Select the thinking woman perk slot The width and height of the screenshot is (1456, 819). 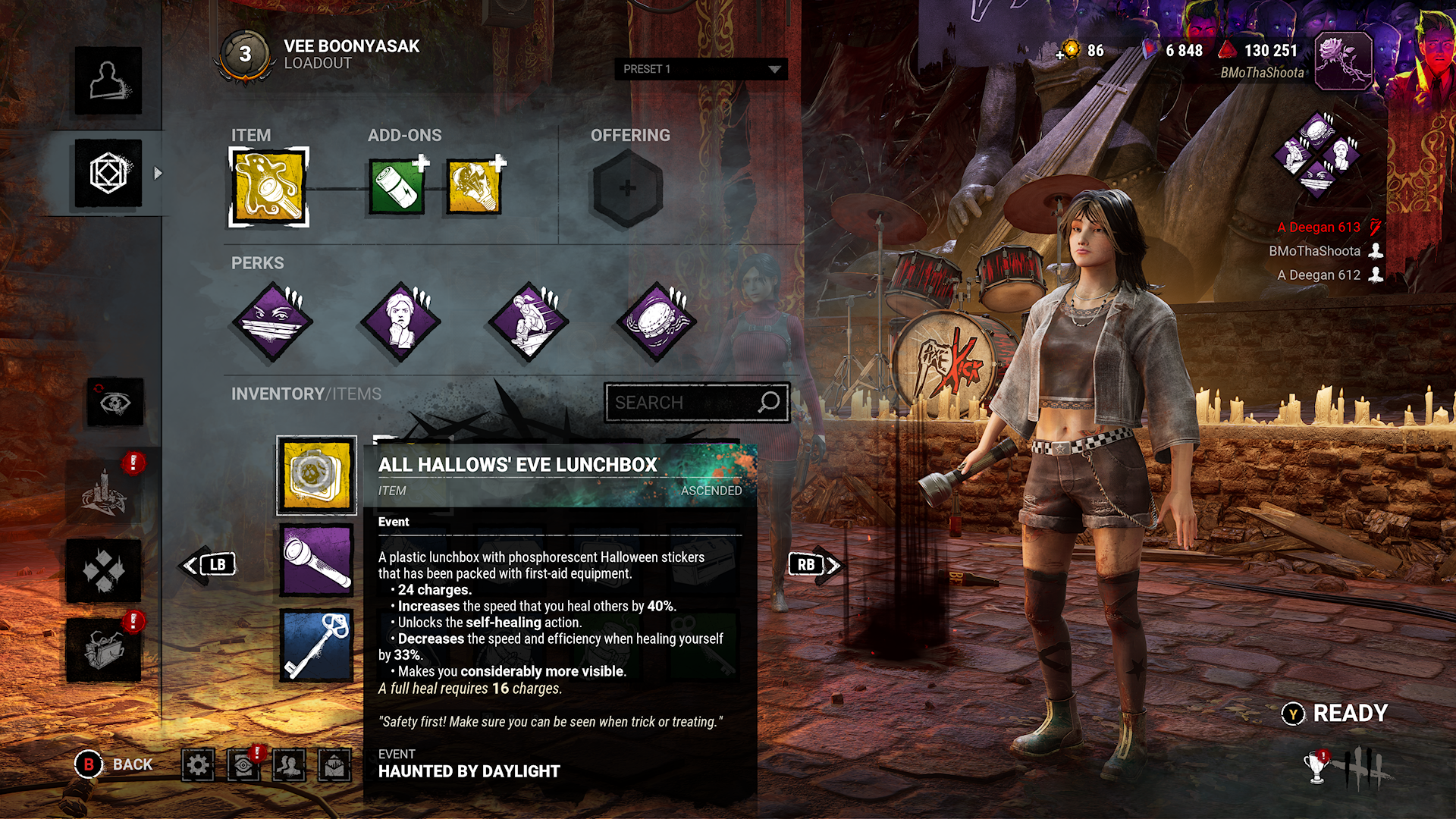(x=400, y=322)
